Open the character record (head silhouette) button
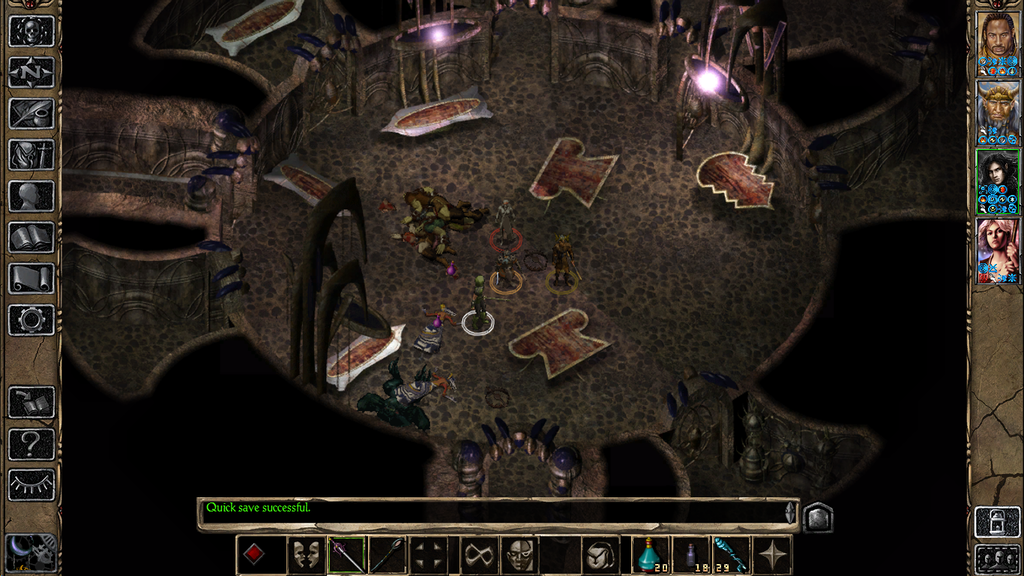This screenshot has height=576, width=1024. (x=31, y=196)
